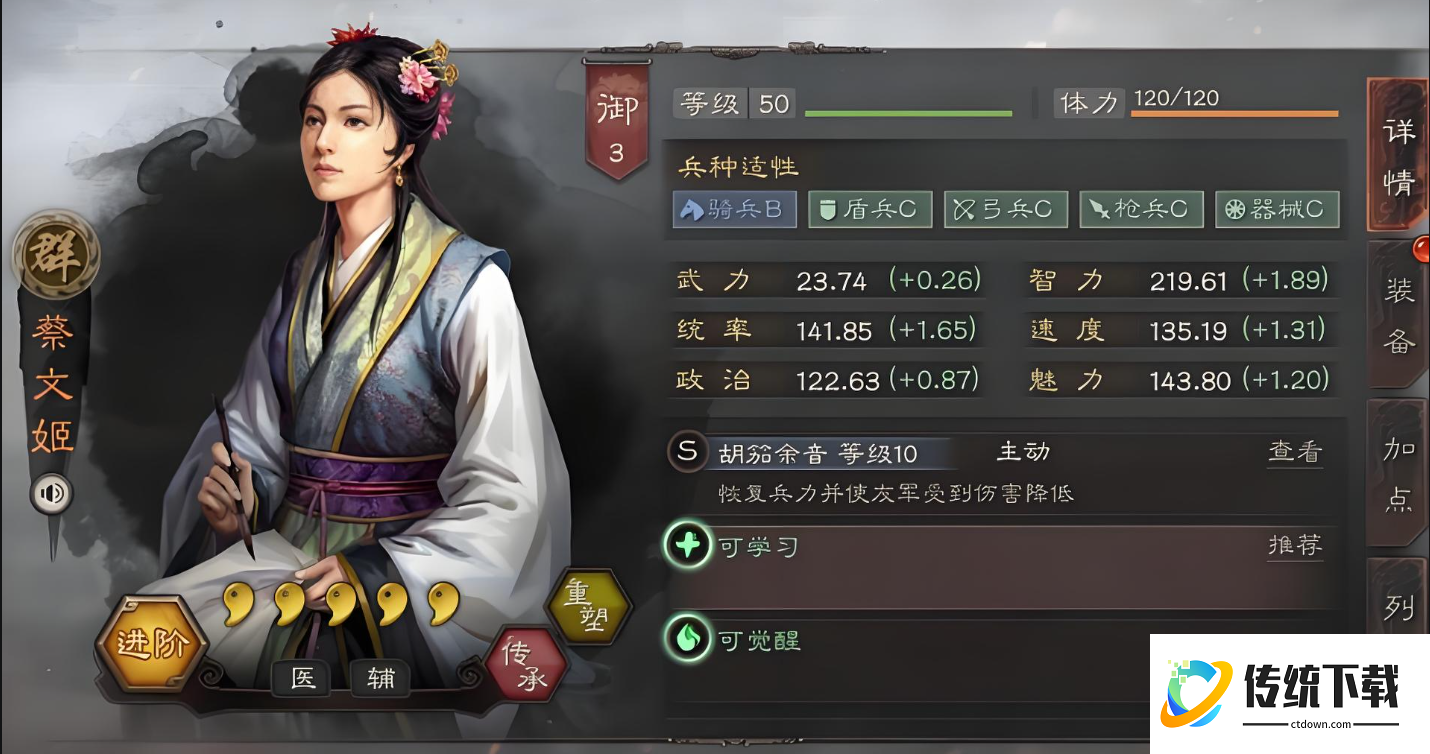The width and height of the screenshot is (1430, 754).
Task: Open the 重塑 reshape icon
Action: click(588, 608)
